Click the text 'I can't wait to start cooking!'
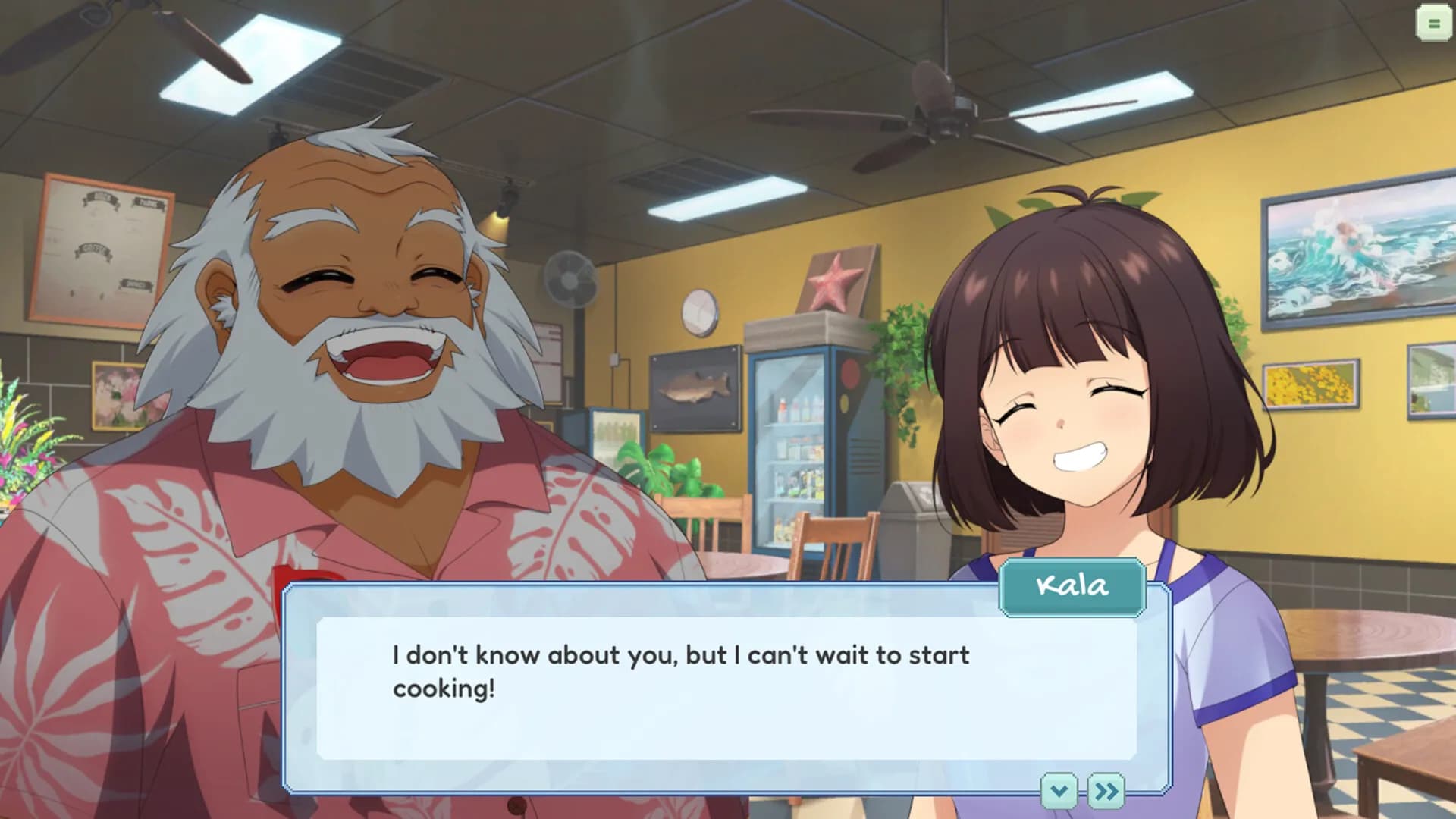The width and height of the screenshot is (1456, 819). tap(679, 671)
